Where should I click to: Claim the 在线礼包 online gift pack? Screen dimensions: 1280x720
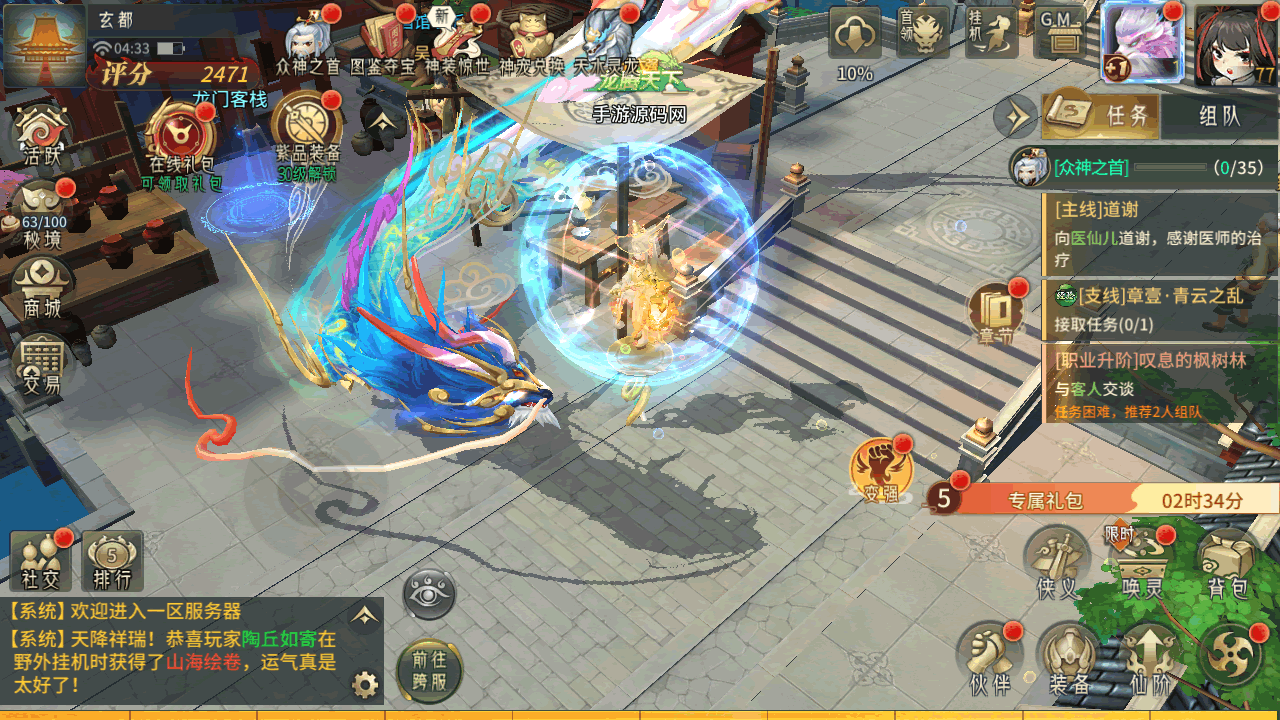[181, 140]
